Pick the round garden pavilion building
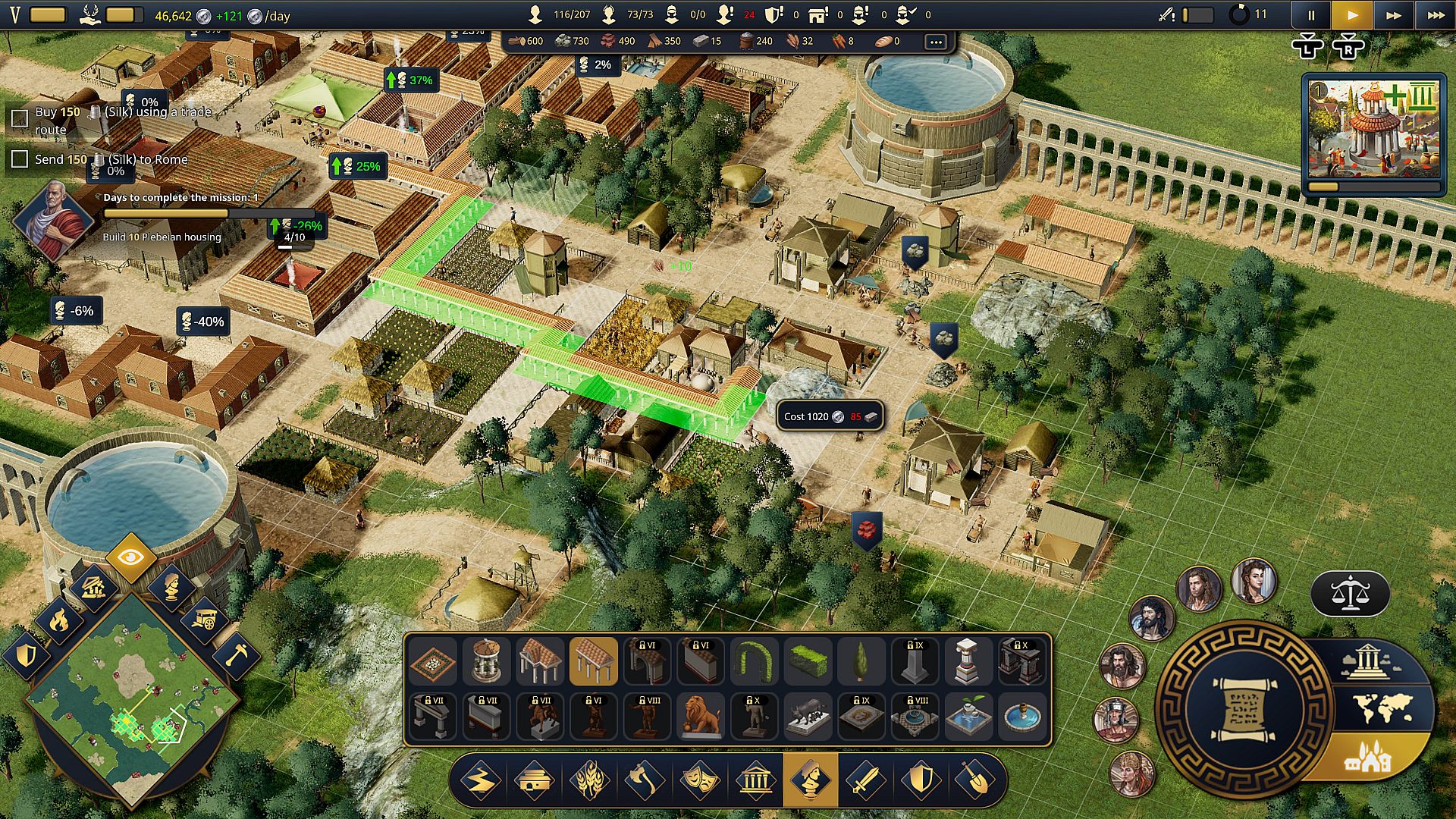 pos(486,661)
